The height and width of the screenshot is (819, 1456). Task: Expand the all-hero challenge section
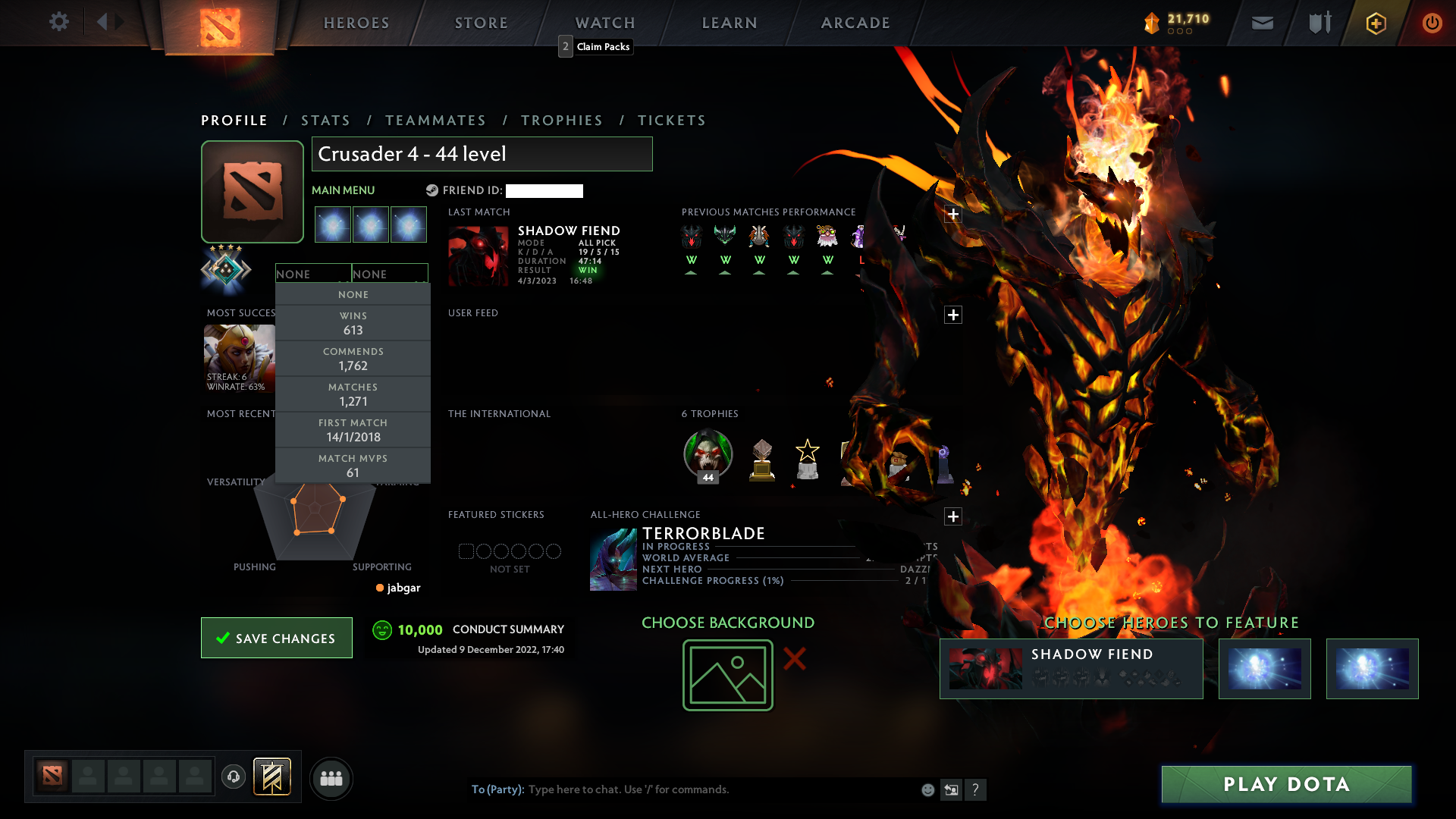coord(953,516)
